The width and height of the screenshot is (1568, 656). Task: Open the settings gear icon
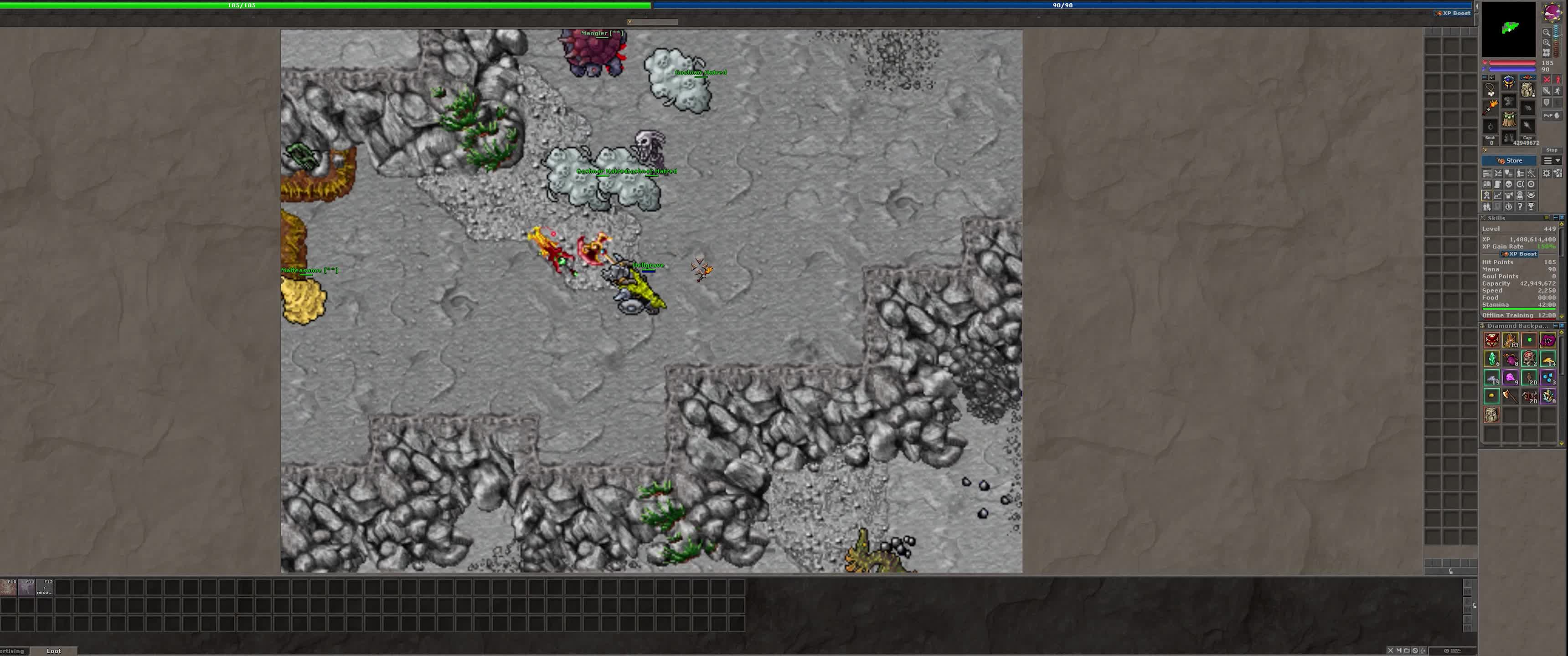(x=1546, y=174)
